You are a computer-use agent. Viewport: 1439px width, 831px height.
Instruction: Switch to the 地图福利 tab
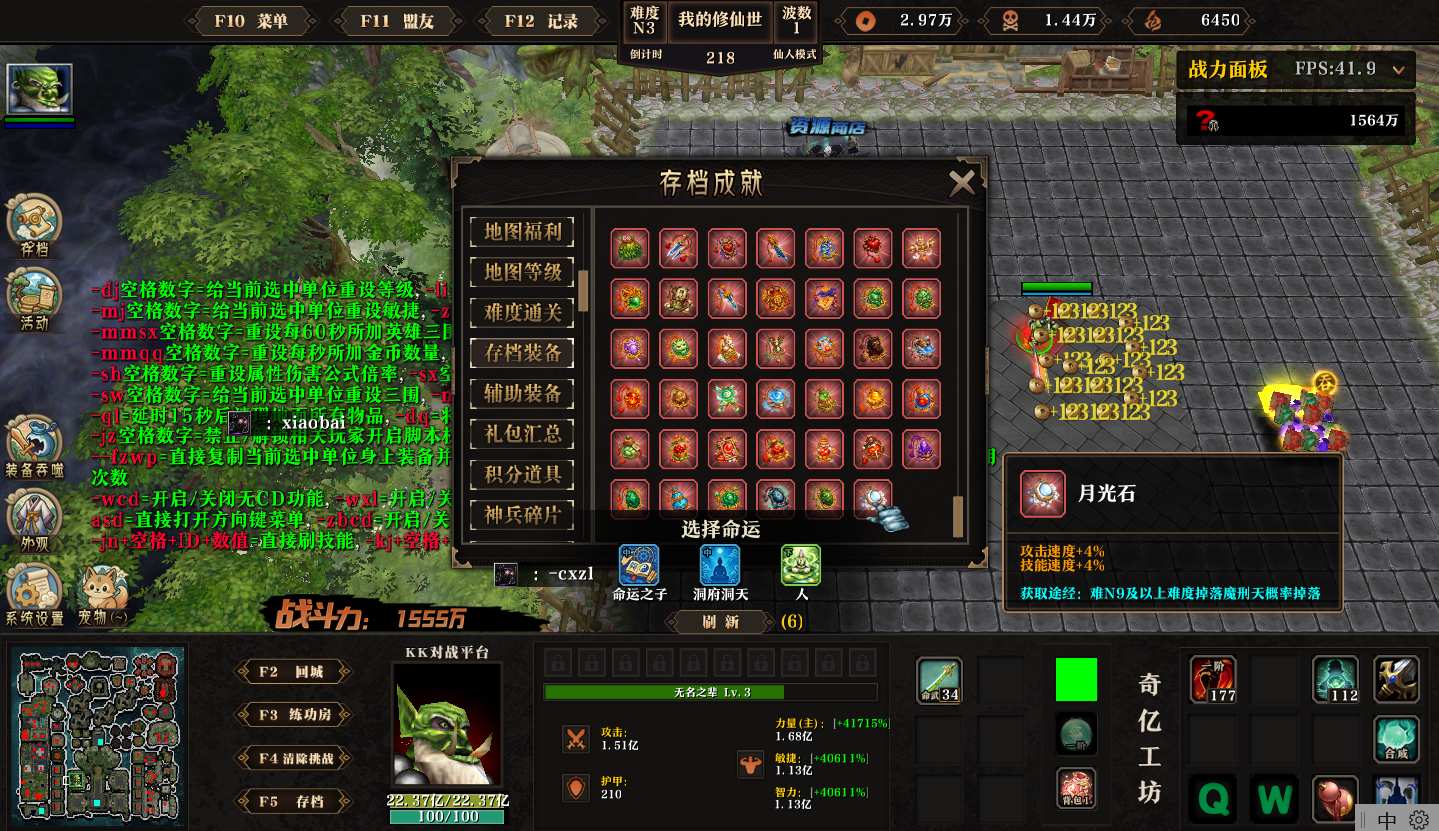click(x=523, y=231)
